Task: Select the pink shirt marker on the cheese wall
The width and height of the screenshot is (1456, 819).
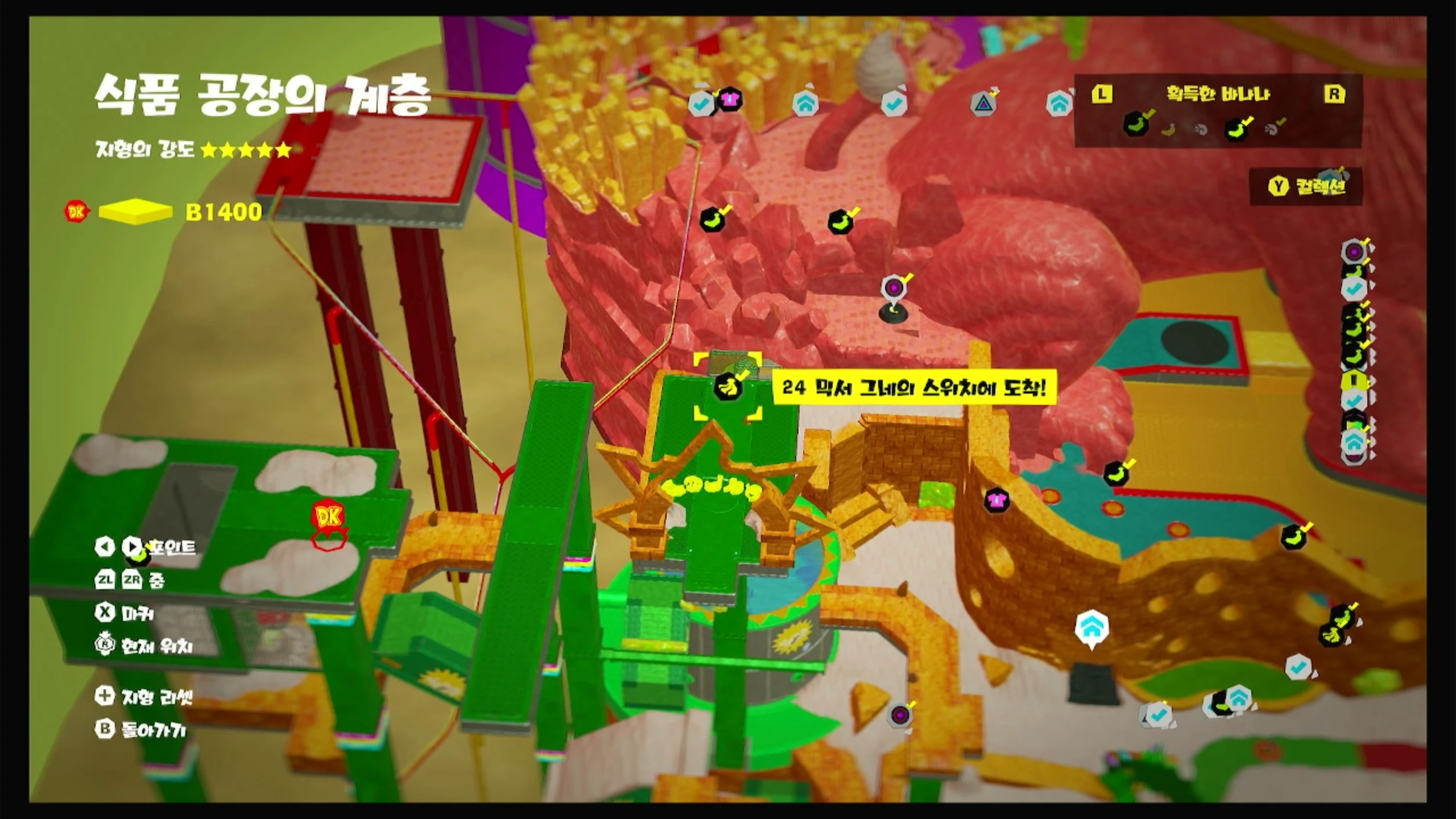Action: [x=996, y=500]
